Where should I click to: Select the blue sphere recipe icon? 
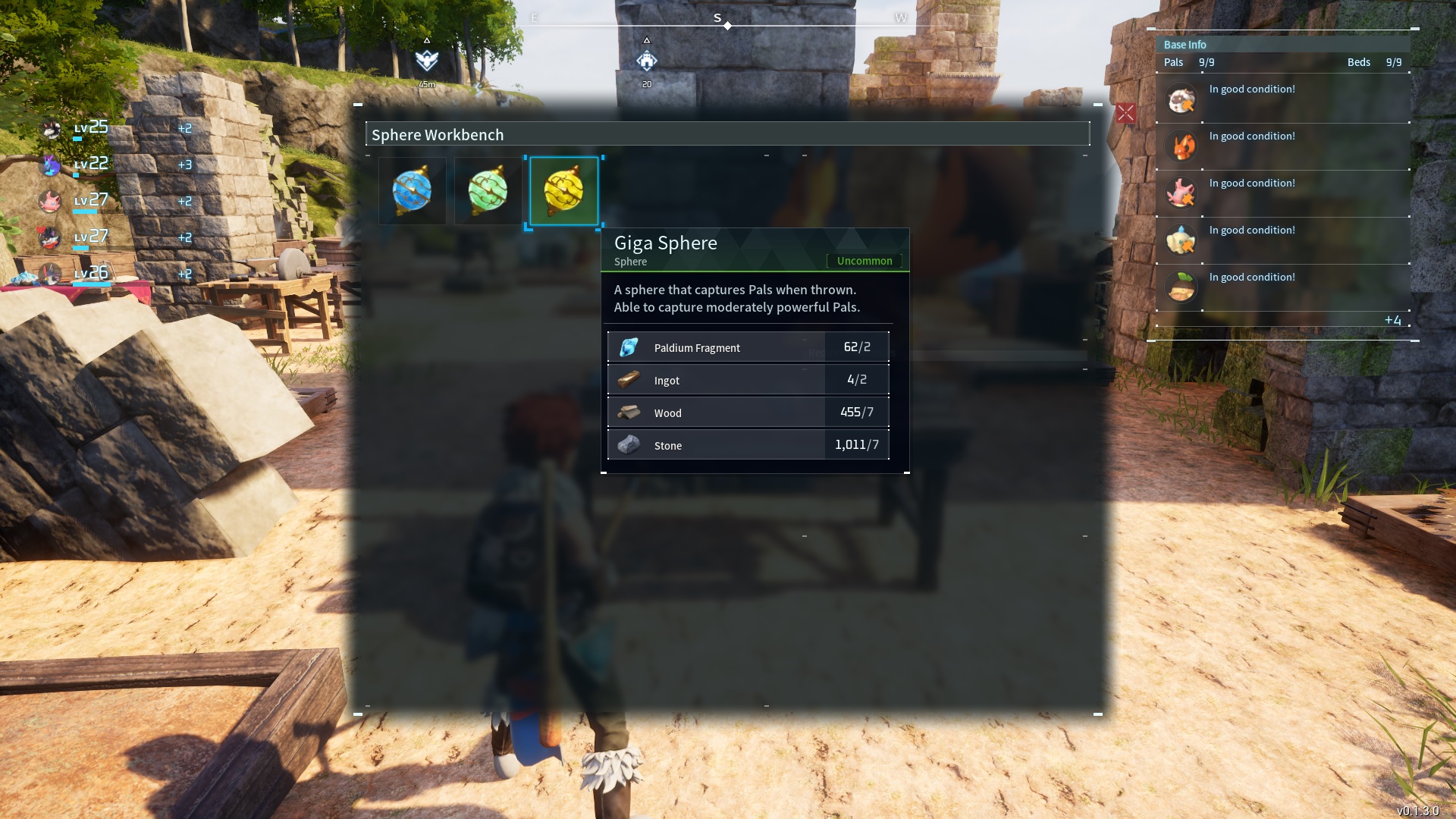[413, 190]
